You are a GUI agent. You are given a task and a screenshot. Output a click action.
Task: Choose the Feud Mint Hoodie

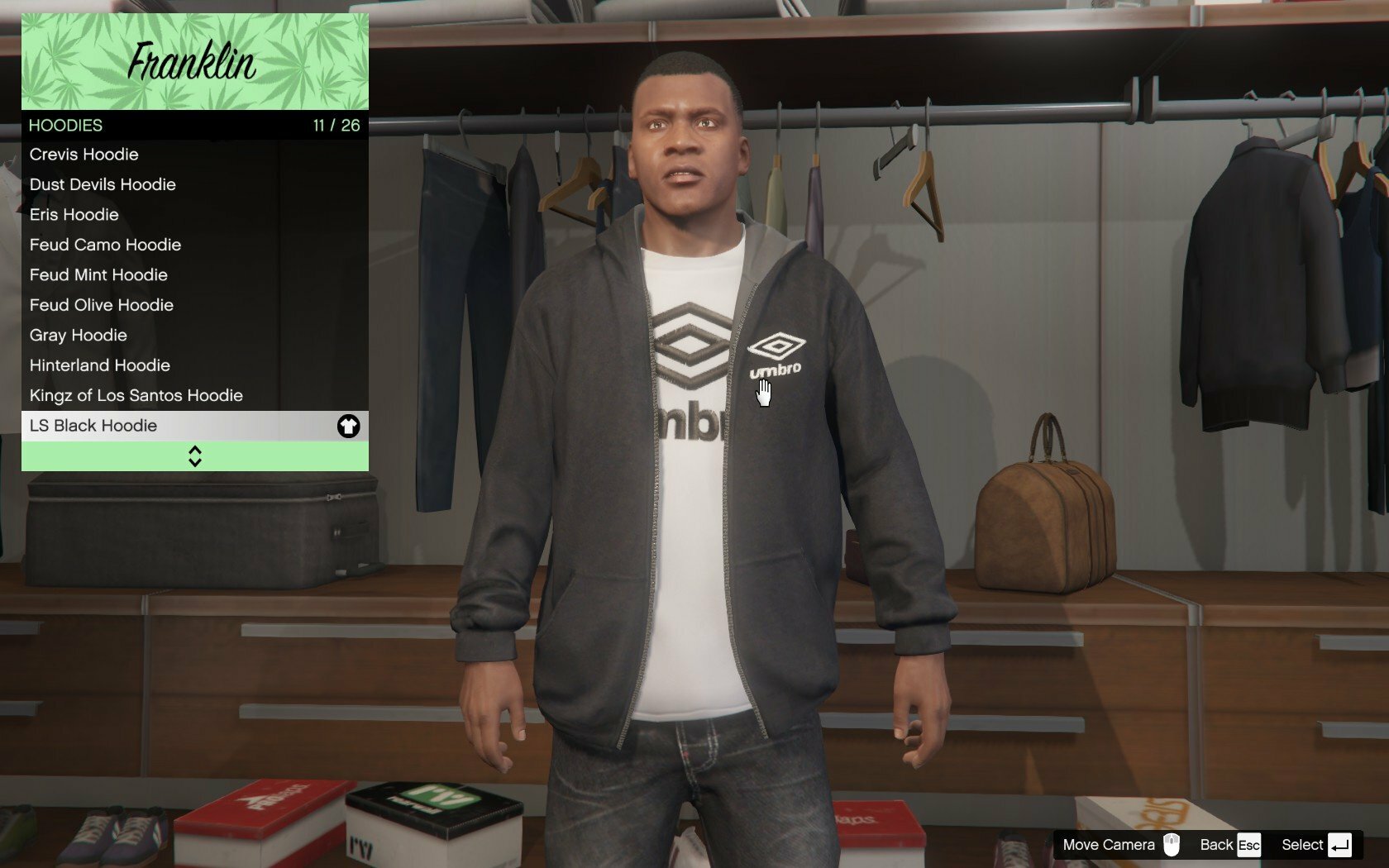(x=194, y=275)
